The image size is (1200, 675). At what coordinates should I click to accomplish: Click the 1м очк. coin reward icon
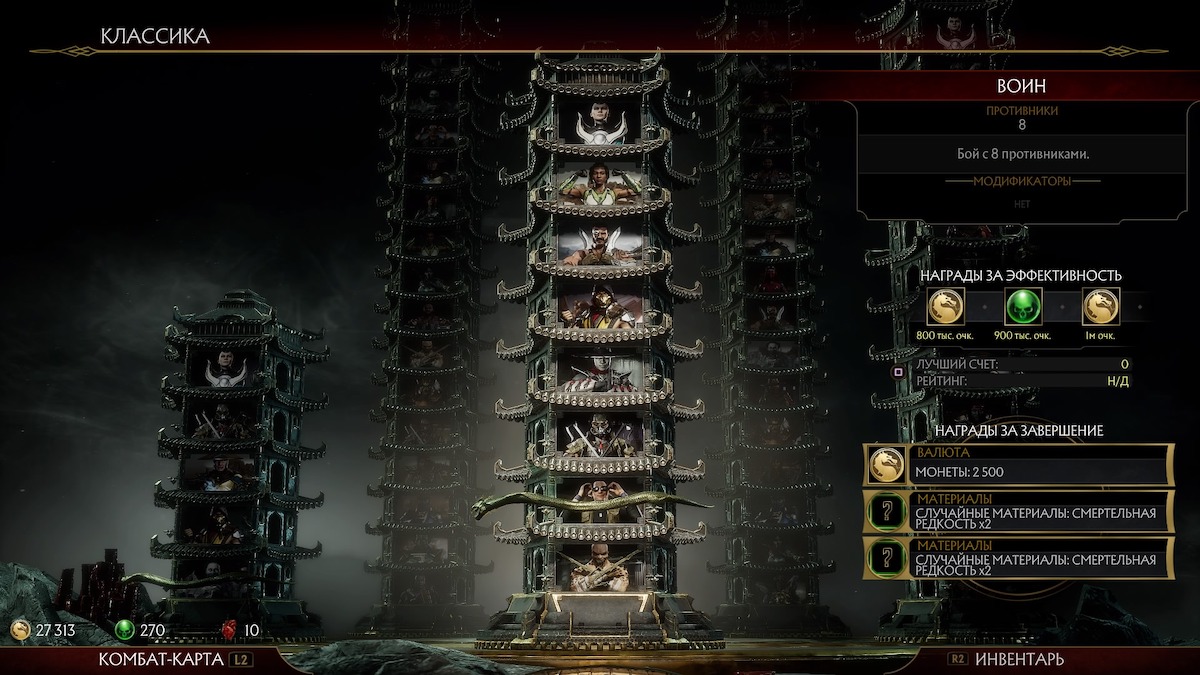pyautogui.click(x=1100, y=306)
